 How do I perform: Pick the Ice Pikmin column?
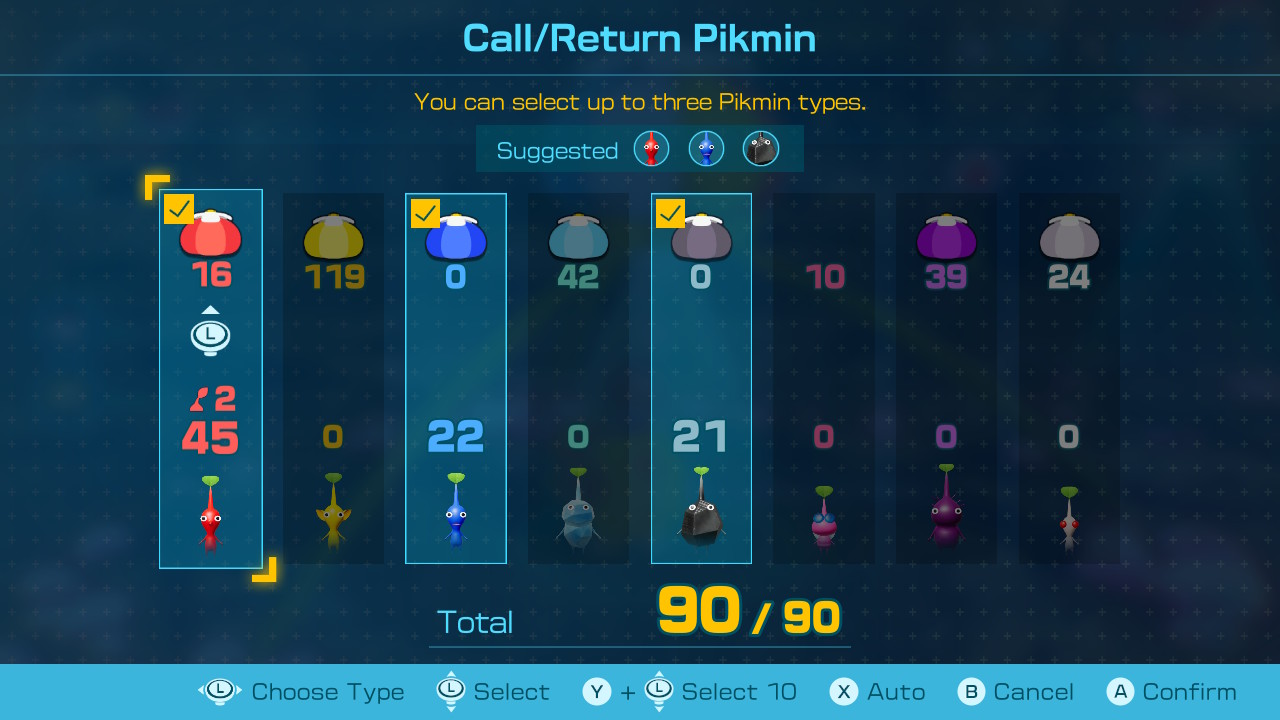click(x=578, y=378)
